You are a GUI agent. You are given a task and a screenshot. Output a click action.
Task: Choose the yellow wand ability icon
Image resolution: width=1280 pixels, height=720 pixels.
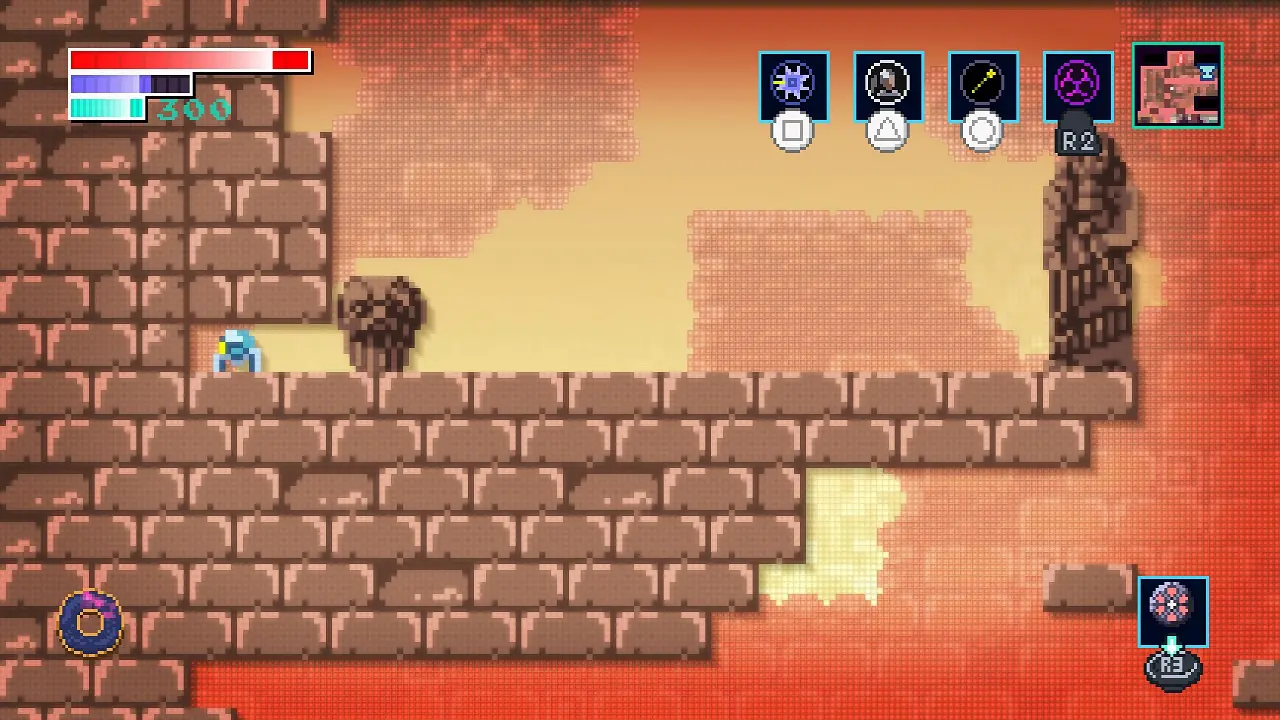[x=983, y=86]
